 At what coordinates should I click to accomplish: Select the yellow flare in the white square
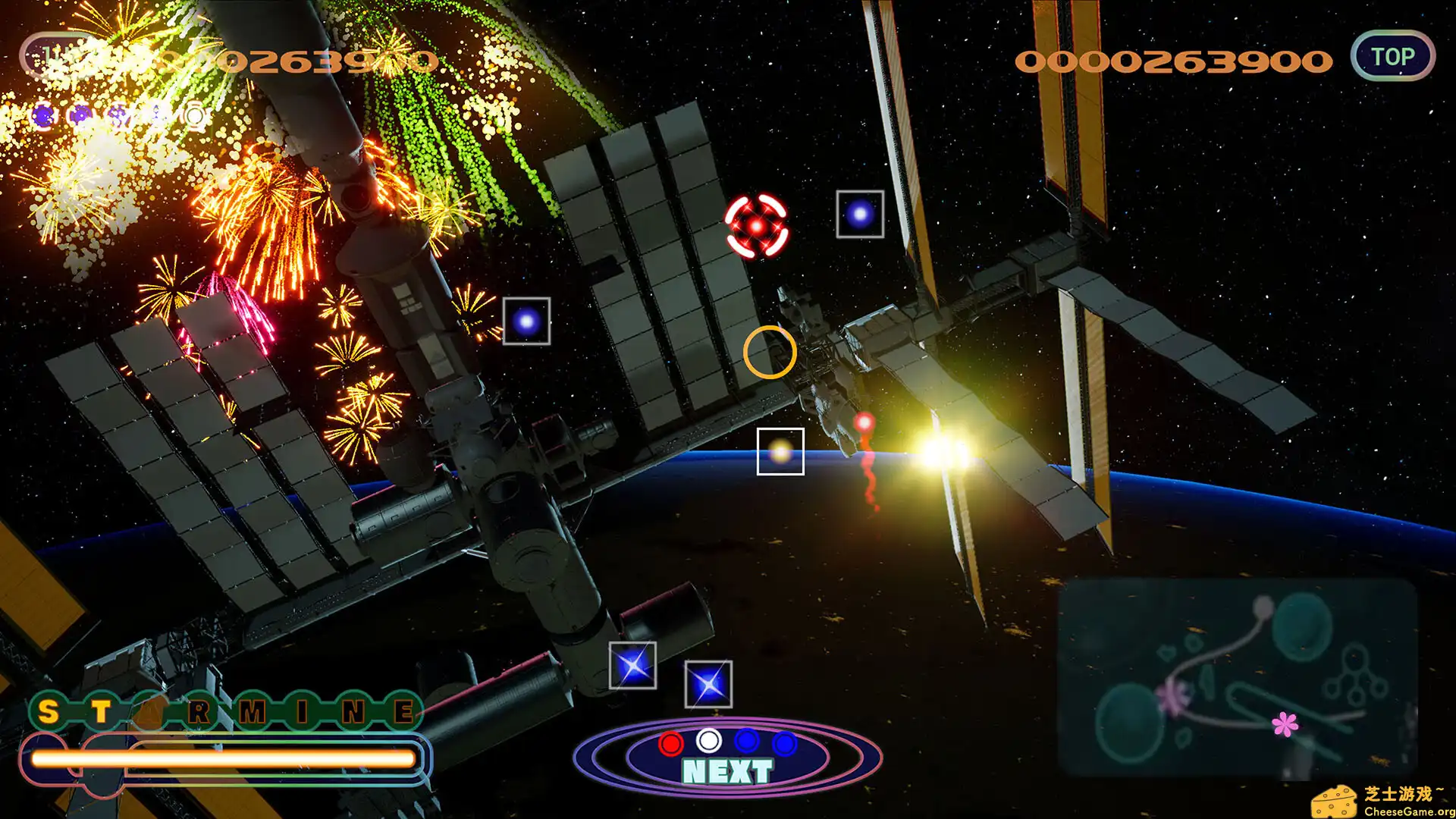click(780, 452)
